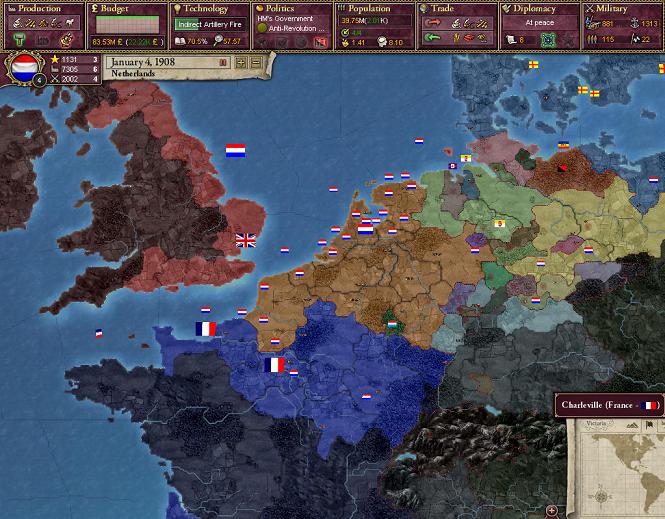665x519 pixels.
Task: Select the French army flag near Paris
Action: click(275, 365)
